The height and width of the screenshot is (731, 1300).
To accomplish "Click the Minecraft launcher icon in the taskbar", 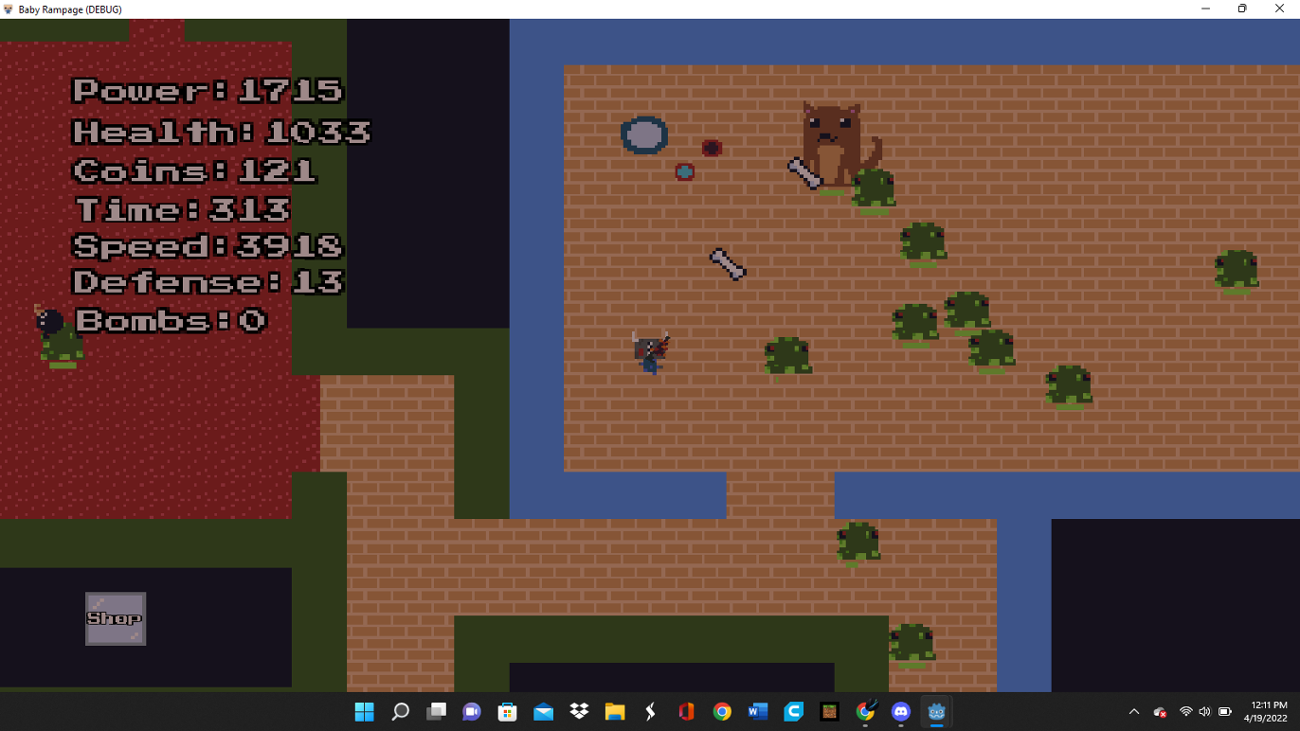I will tap(830, 712).
